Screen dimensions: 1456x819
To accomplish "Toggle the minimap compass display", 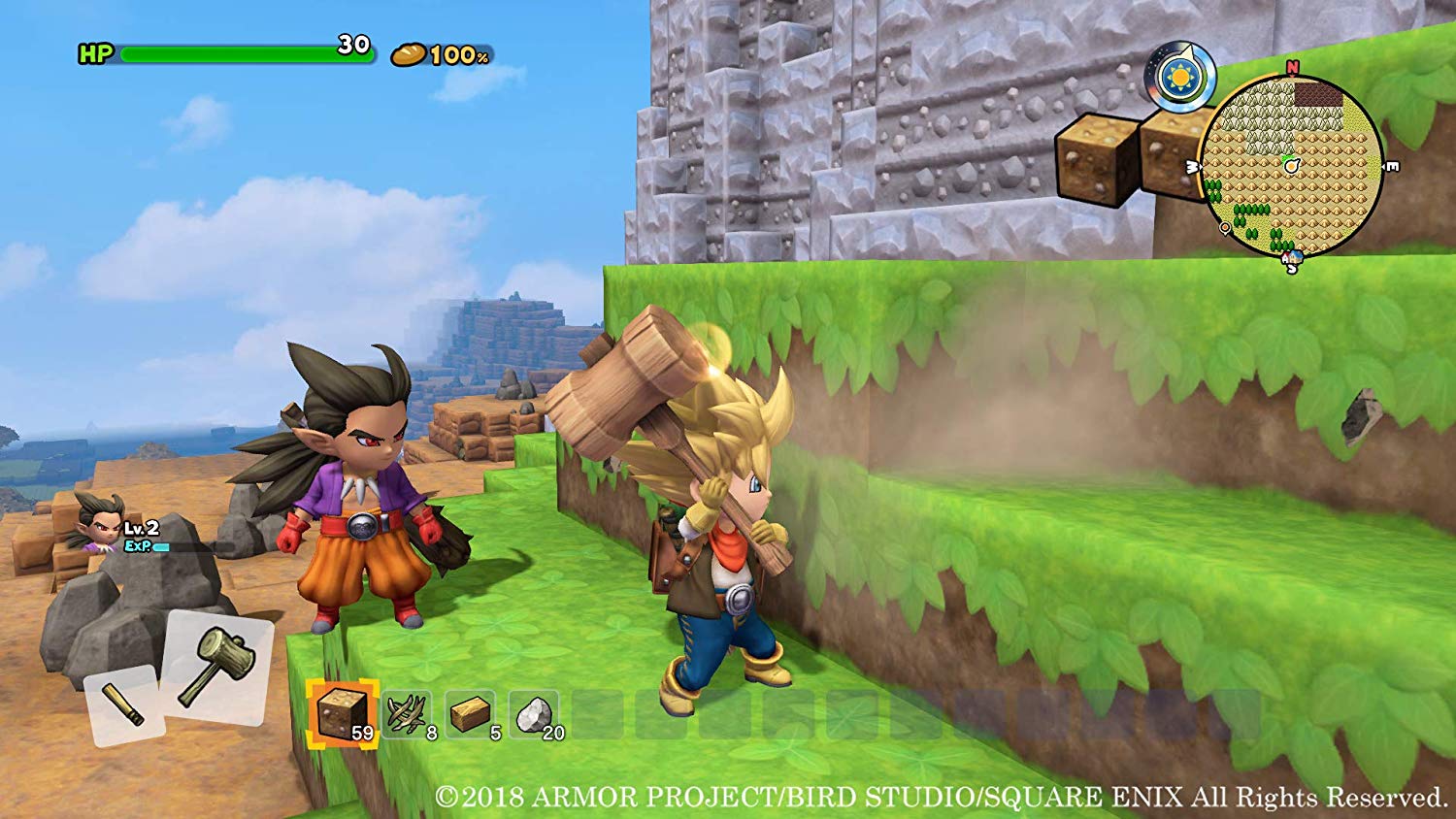I will click(1291, 165).
